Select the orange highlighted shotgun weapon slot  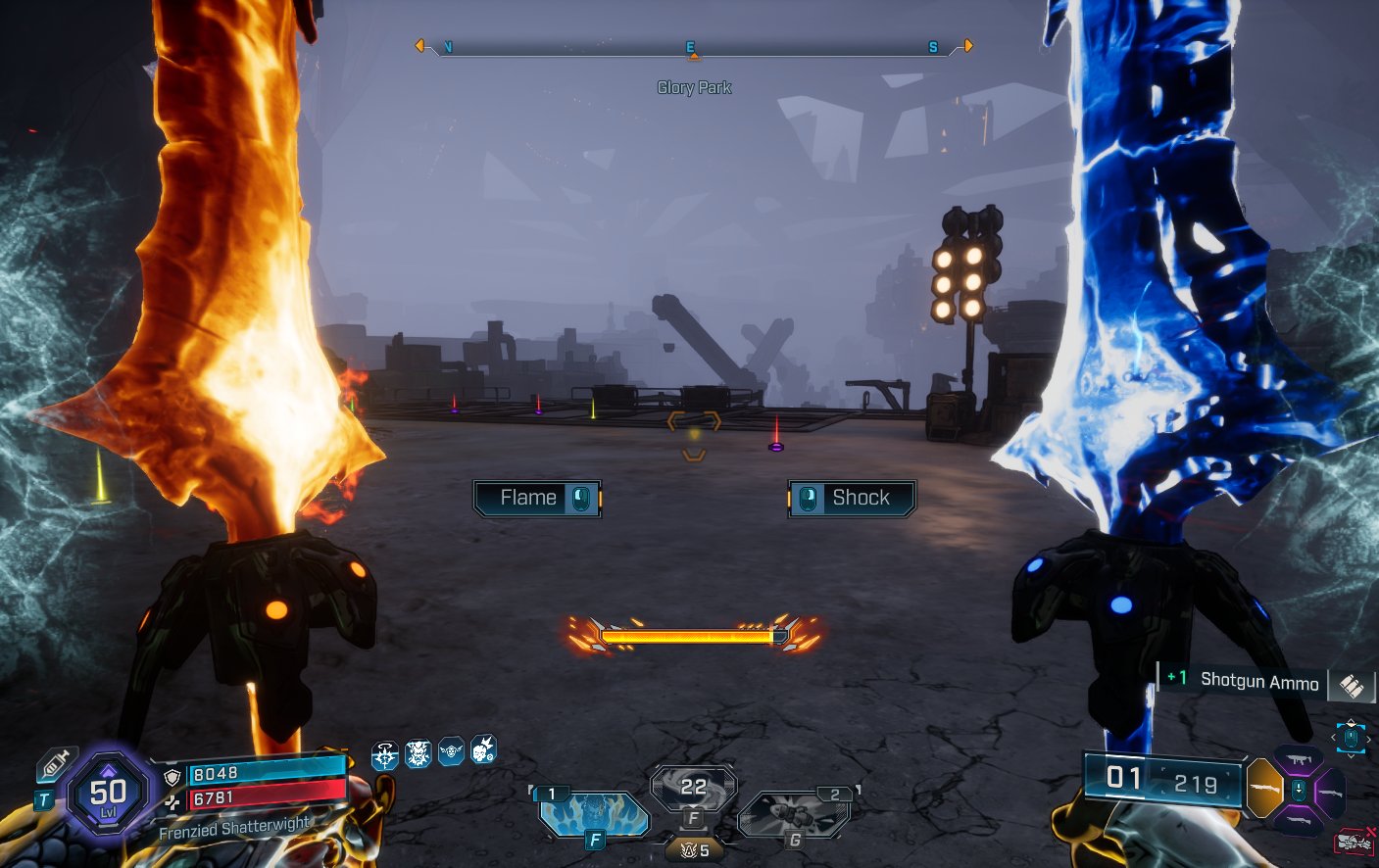[x=1263, y=788]
